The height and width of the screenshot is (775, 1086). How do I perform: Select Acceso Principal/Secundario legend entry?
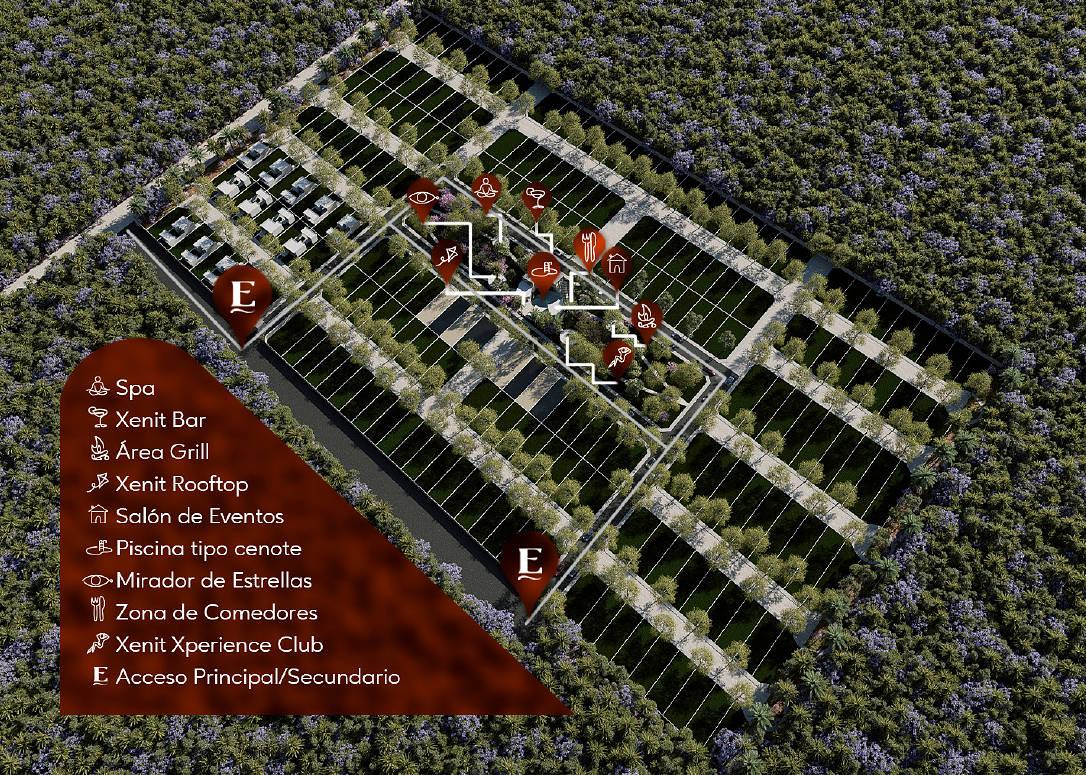pyautogui.click(x=257, y=677)
